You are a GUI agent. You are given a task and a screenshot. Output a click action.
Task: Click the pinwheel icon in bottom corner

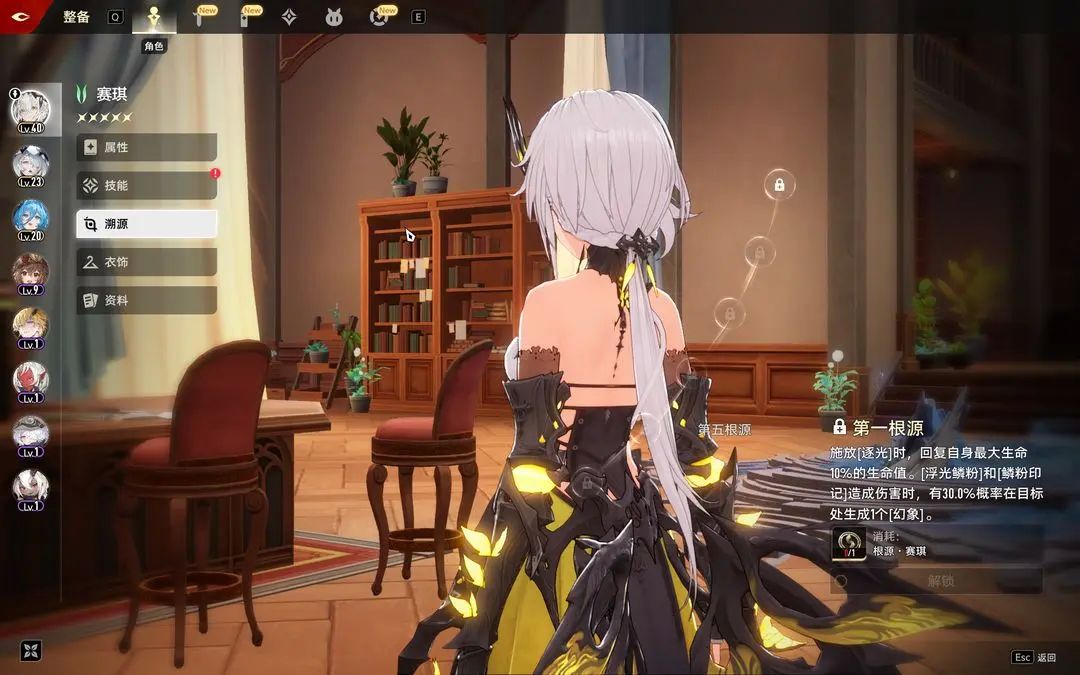tap(31, 651)
